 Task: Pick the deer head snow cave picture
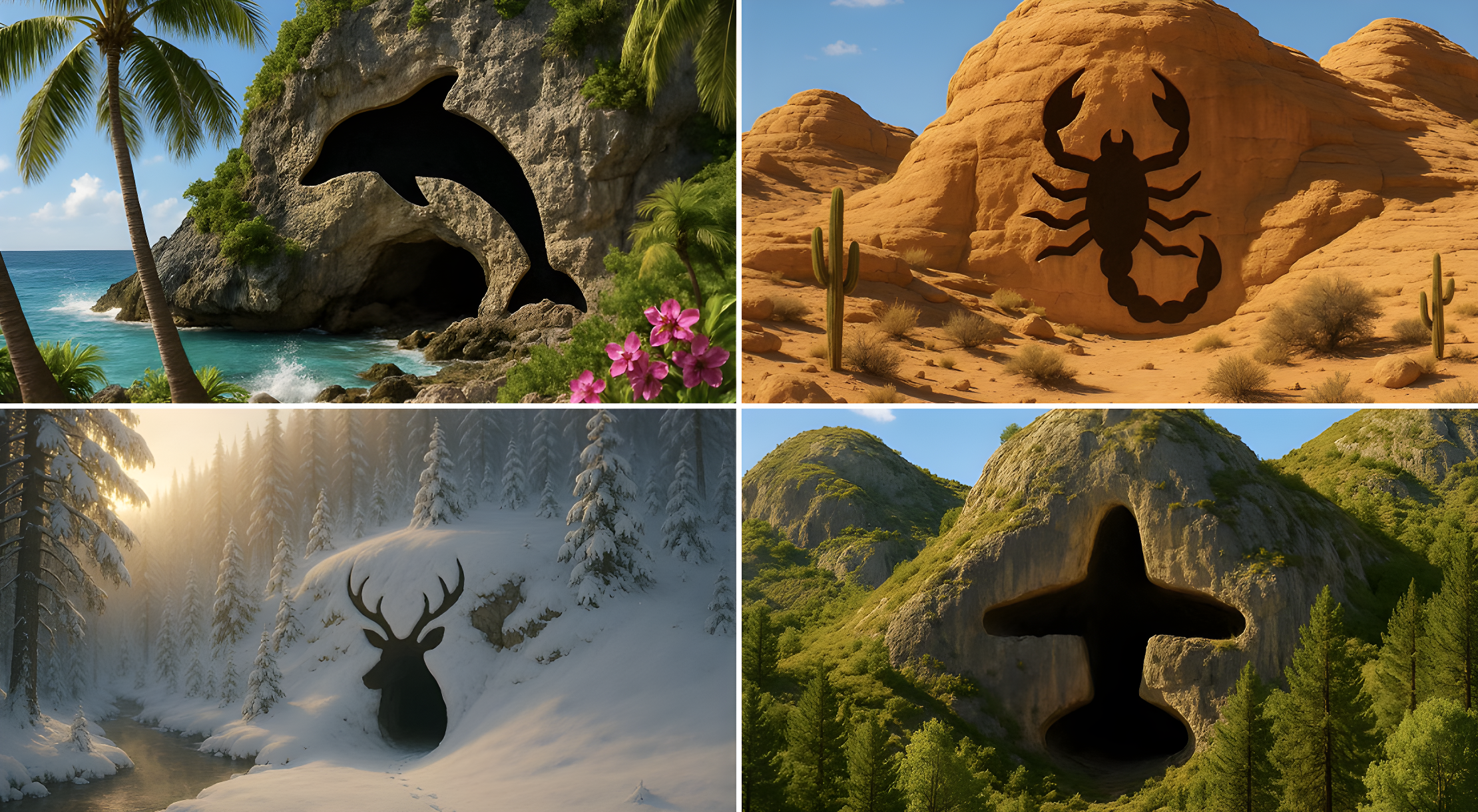[x=368, y=610]
